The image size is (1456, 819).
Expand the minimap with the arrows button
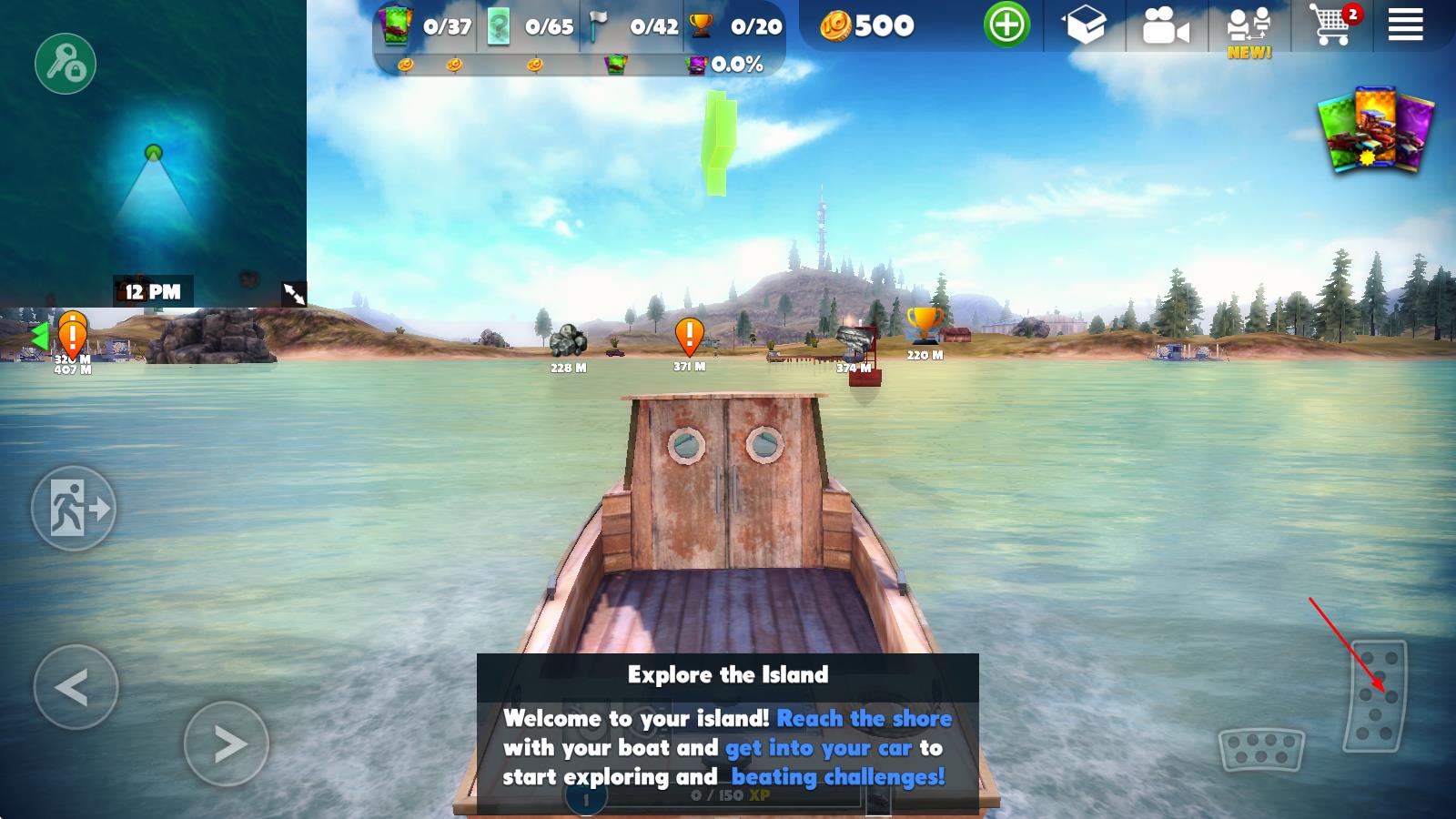click(294, 293)
